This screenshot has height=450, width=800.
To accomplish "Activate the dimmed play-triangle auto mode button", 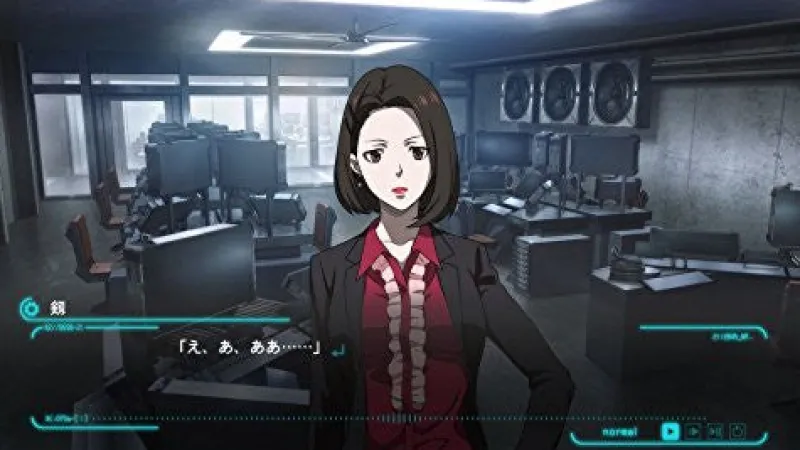I will (693, 431).
